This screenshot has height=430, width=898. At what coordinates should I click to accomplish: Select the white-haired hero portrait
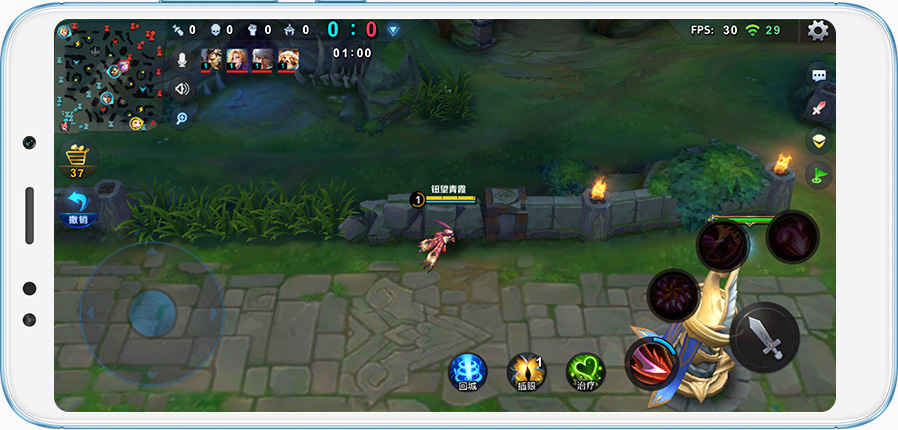click(x=263, y=59)
